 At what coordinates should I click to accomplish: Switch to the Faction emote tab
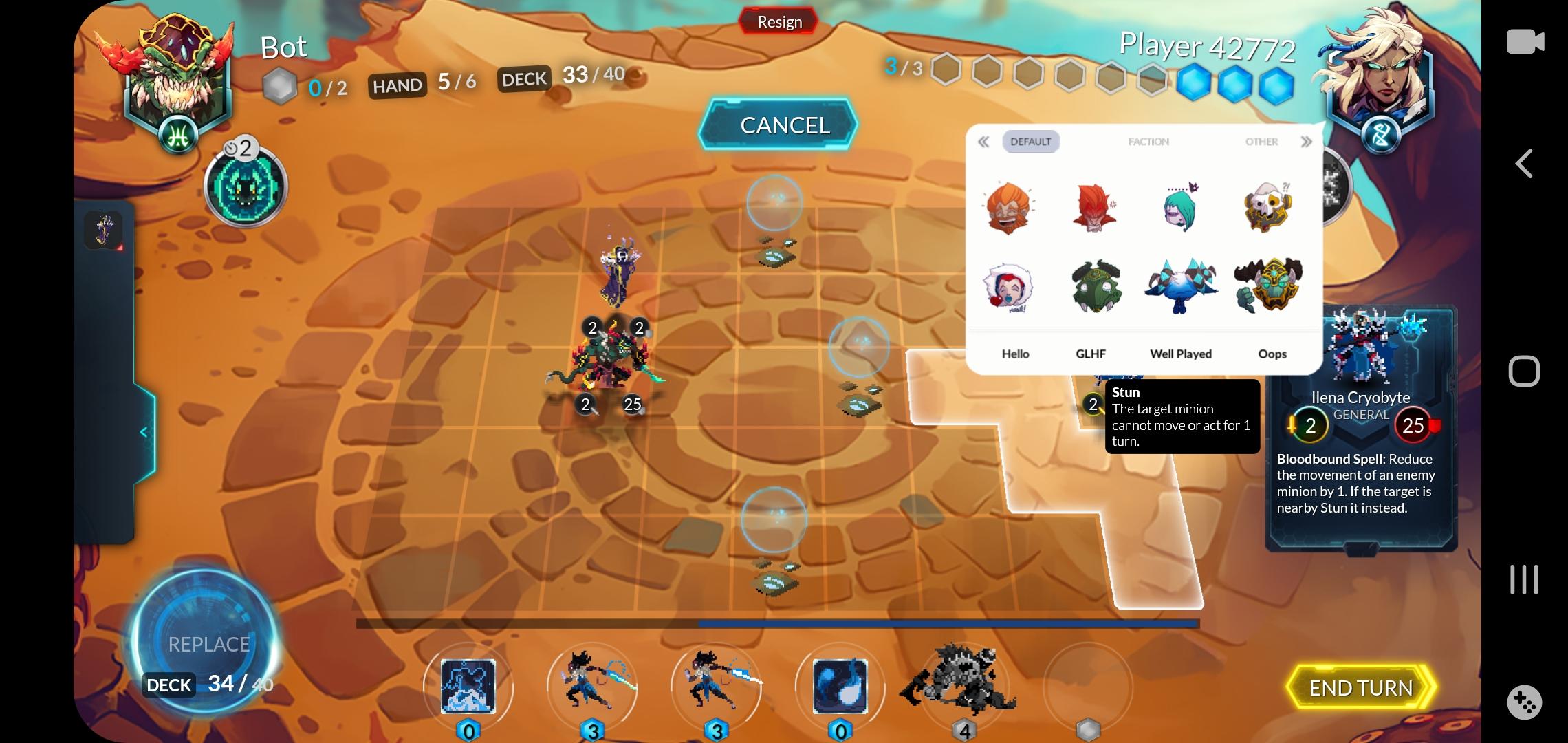[1148, 141]
